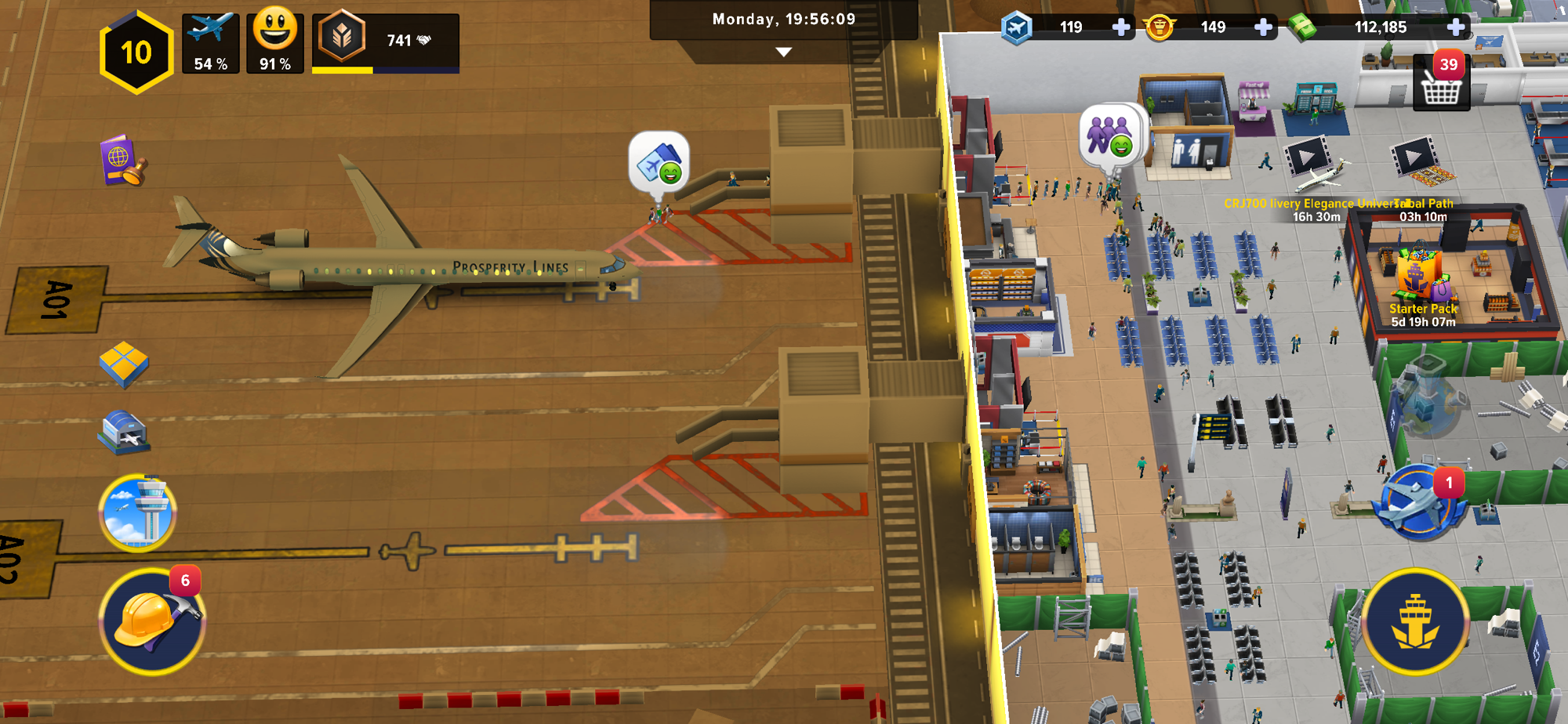Open the level 10 hexagon badge
The width and height of the screenshot is (1568, 724).
coord(136,52)
